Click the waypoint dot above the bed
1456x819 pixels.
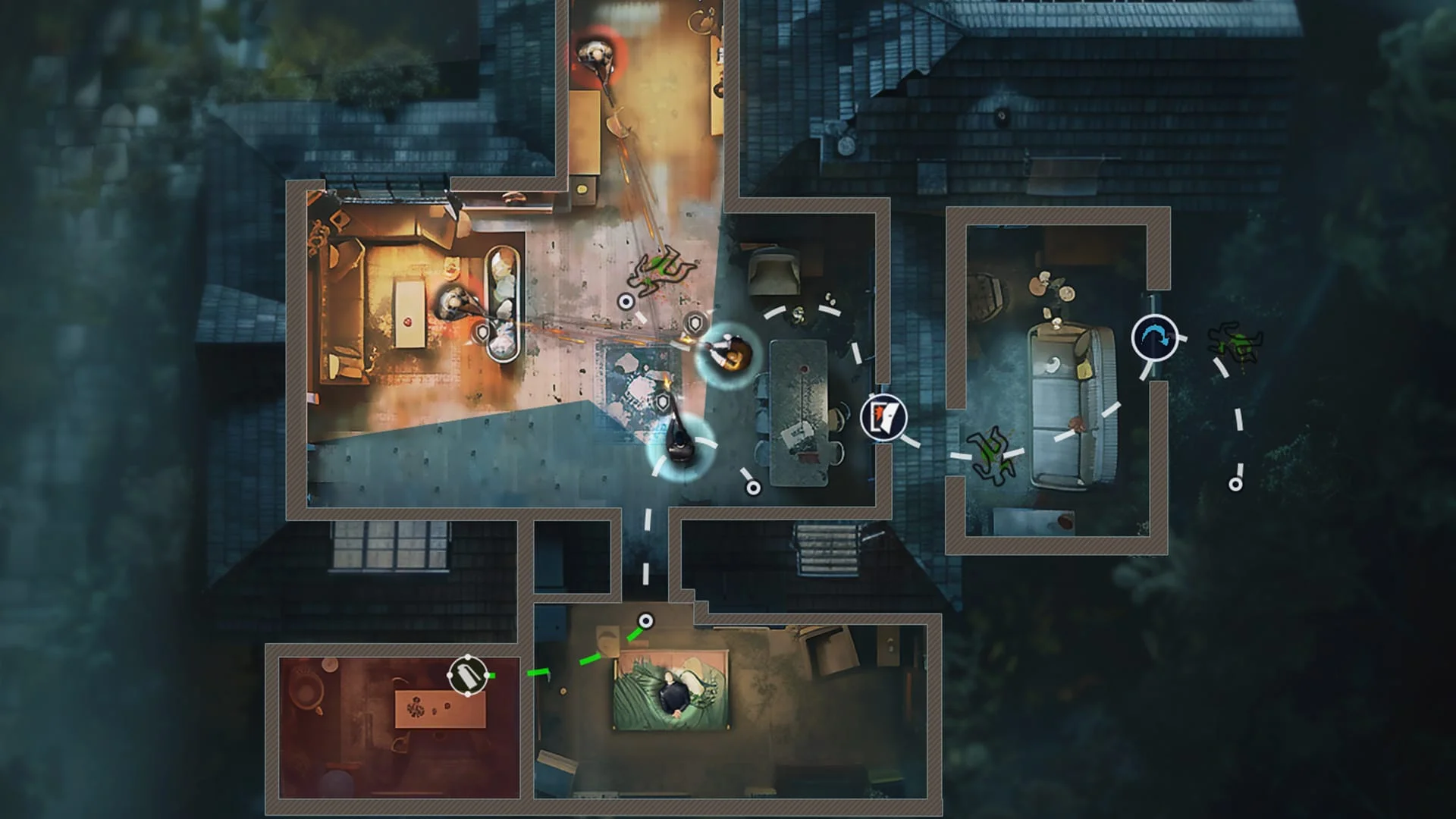pos(646,620)
